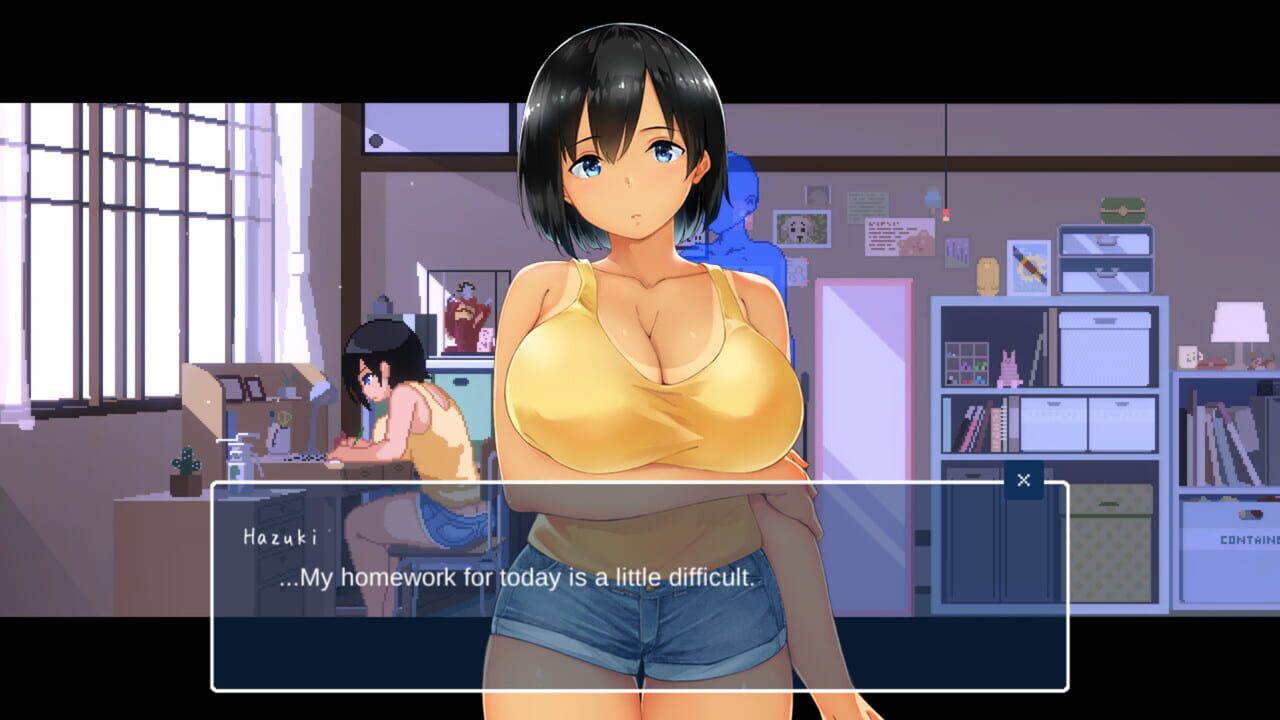Select the pink poster on the wall
The image size is (1280, 720).
898,237
